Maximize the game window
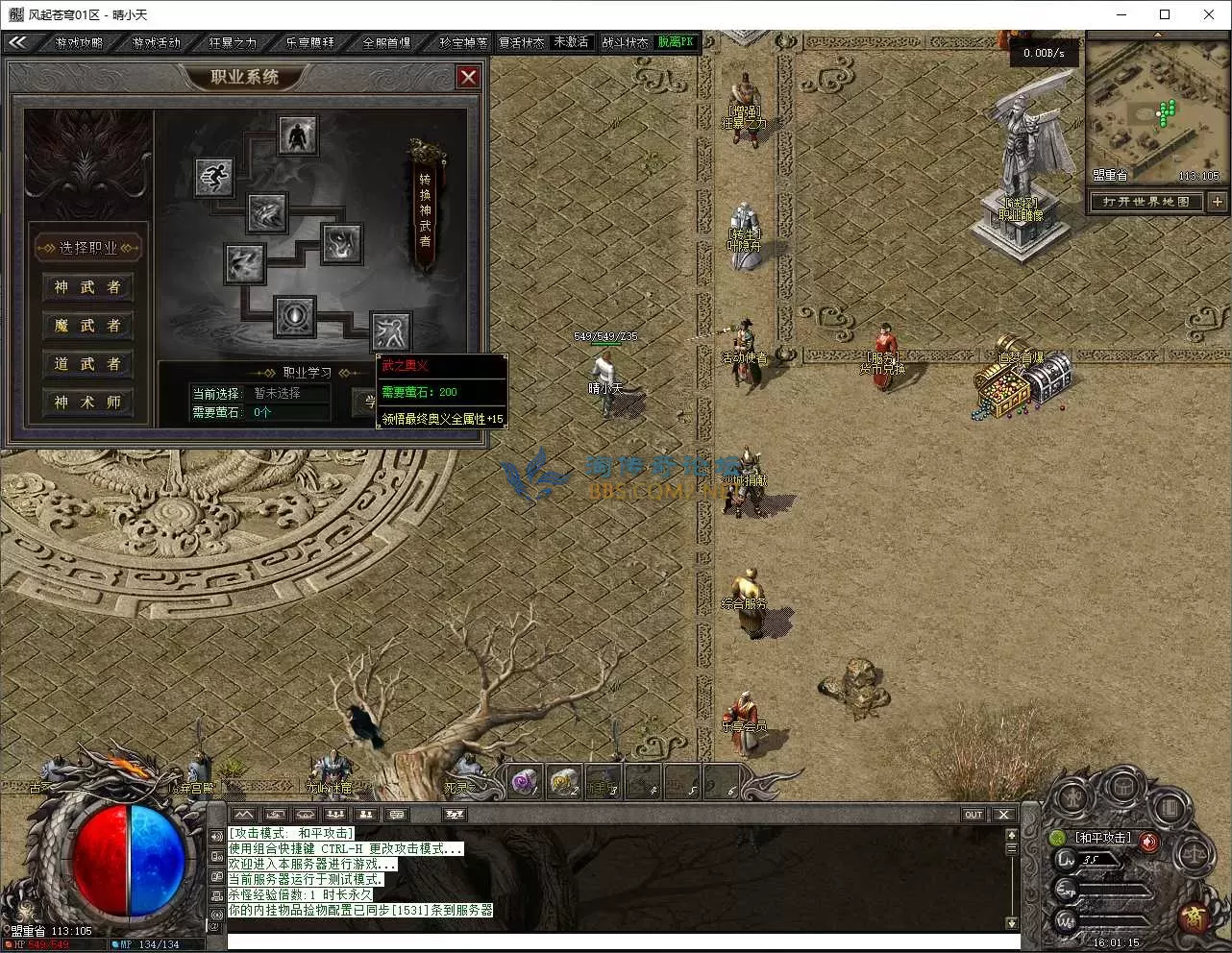The width and height of the screenshot is (1232, 953). (x=1165, y=14)
